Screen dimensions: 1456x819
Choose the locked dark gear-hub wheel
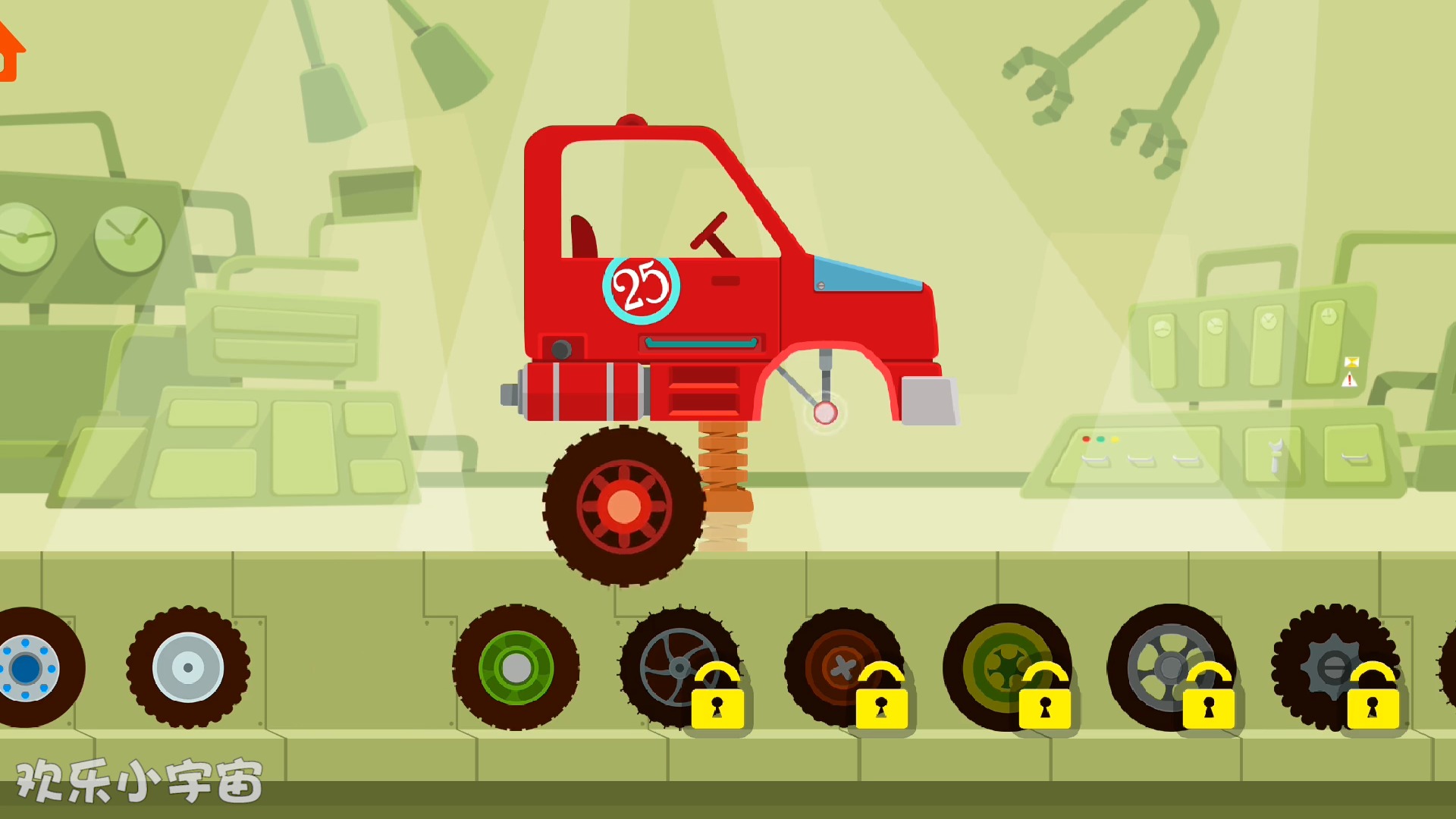point(1332,667)
